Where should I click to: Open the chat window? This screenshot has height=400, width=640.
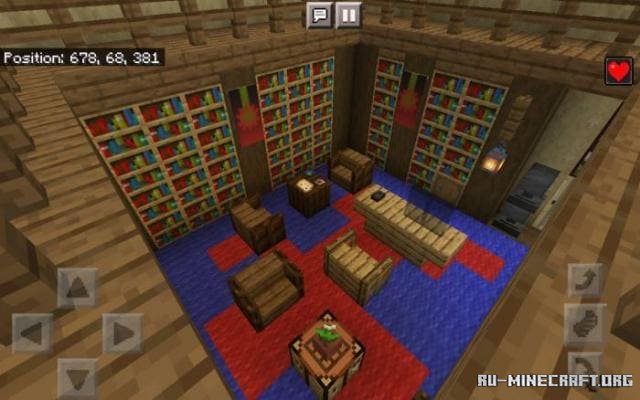click(319, 15)
